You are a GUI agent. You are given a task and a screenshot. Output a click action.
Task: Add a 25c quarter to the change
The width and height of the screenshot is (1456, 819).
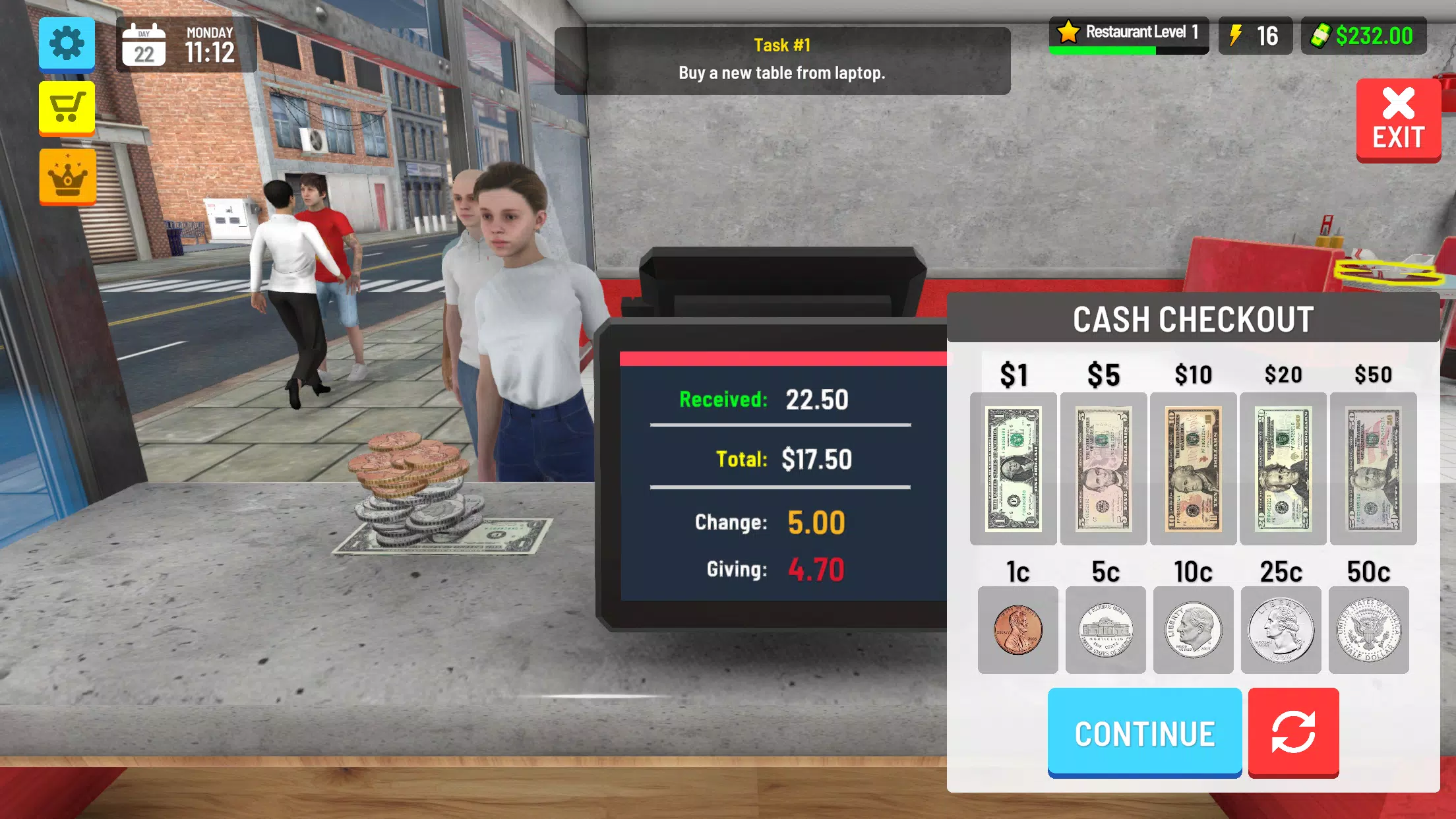pos(1283,630)
